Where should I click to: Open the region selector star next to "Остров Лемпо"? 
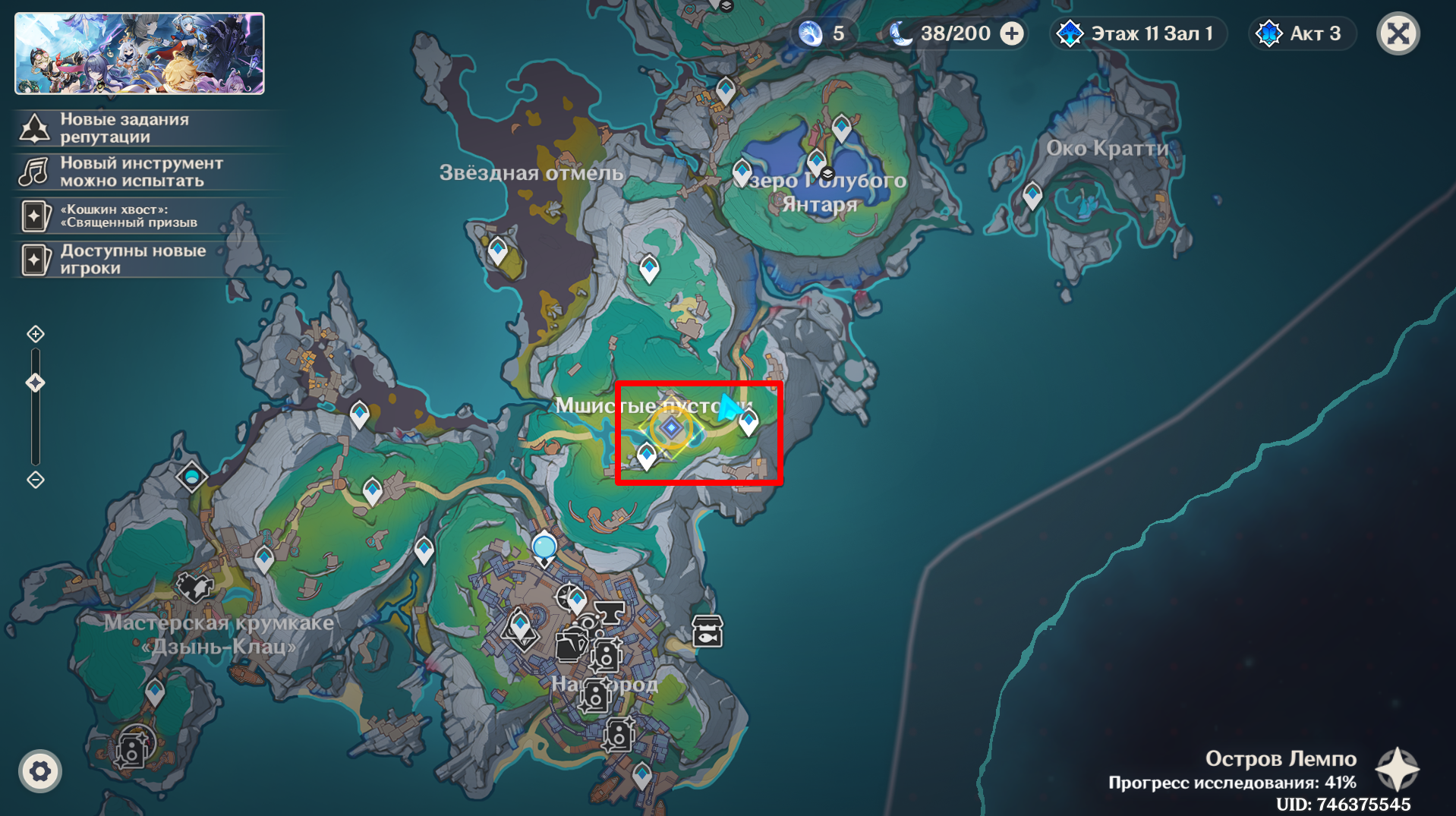[1397, 770]
